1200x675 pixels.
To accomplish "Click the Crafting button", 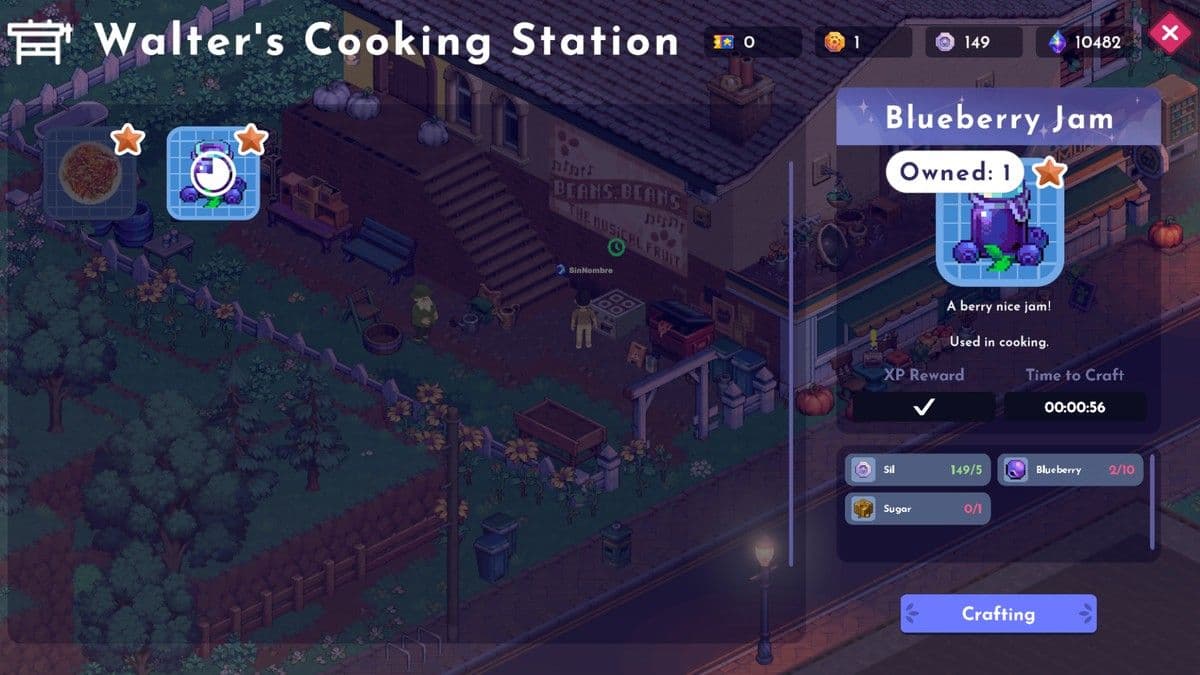I will (x=998, y=614).
